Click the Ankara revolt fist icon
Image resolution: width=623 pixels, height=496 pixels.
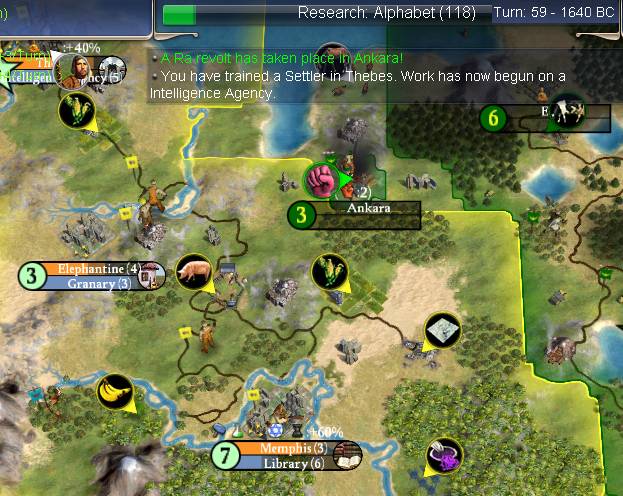pos(321,181)
